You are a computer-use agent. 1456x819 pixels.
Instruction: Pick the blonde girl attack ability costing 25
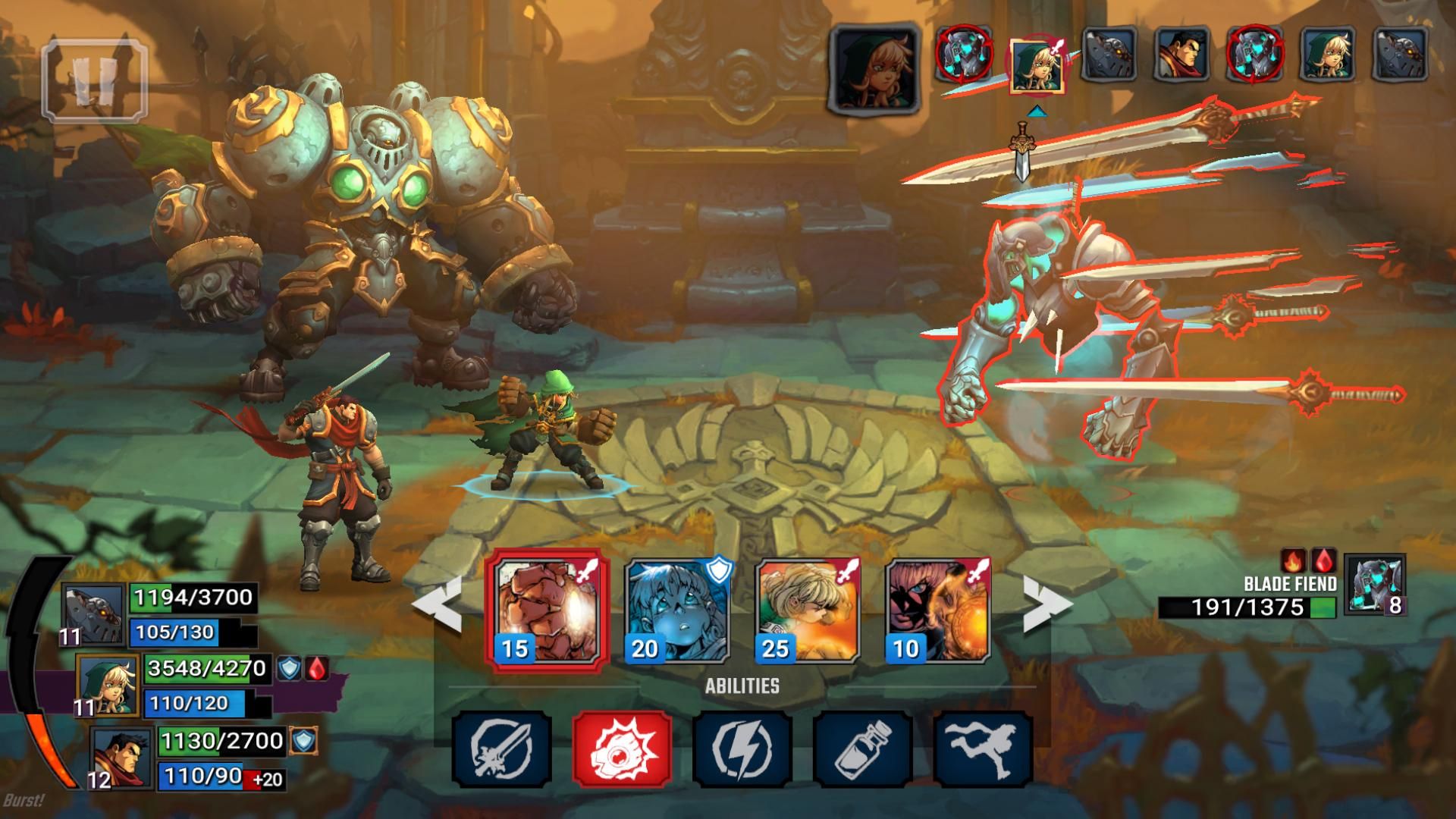tap(808, 611)
